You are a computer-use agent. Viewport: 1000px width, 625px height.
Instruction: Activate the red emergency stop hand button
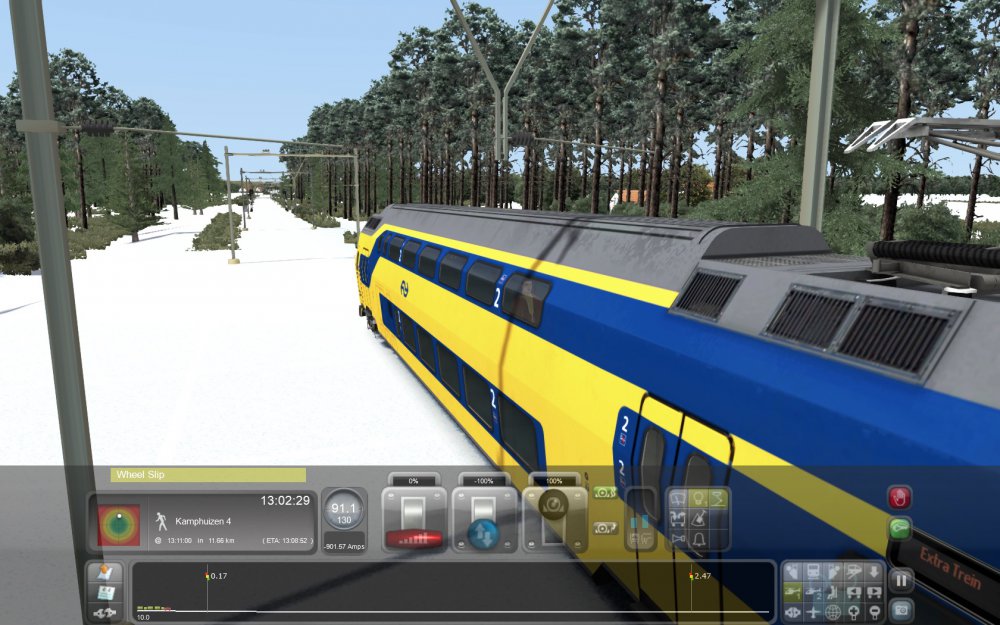tap(900, 497)
